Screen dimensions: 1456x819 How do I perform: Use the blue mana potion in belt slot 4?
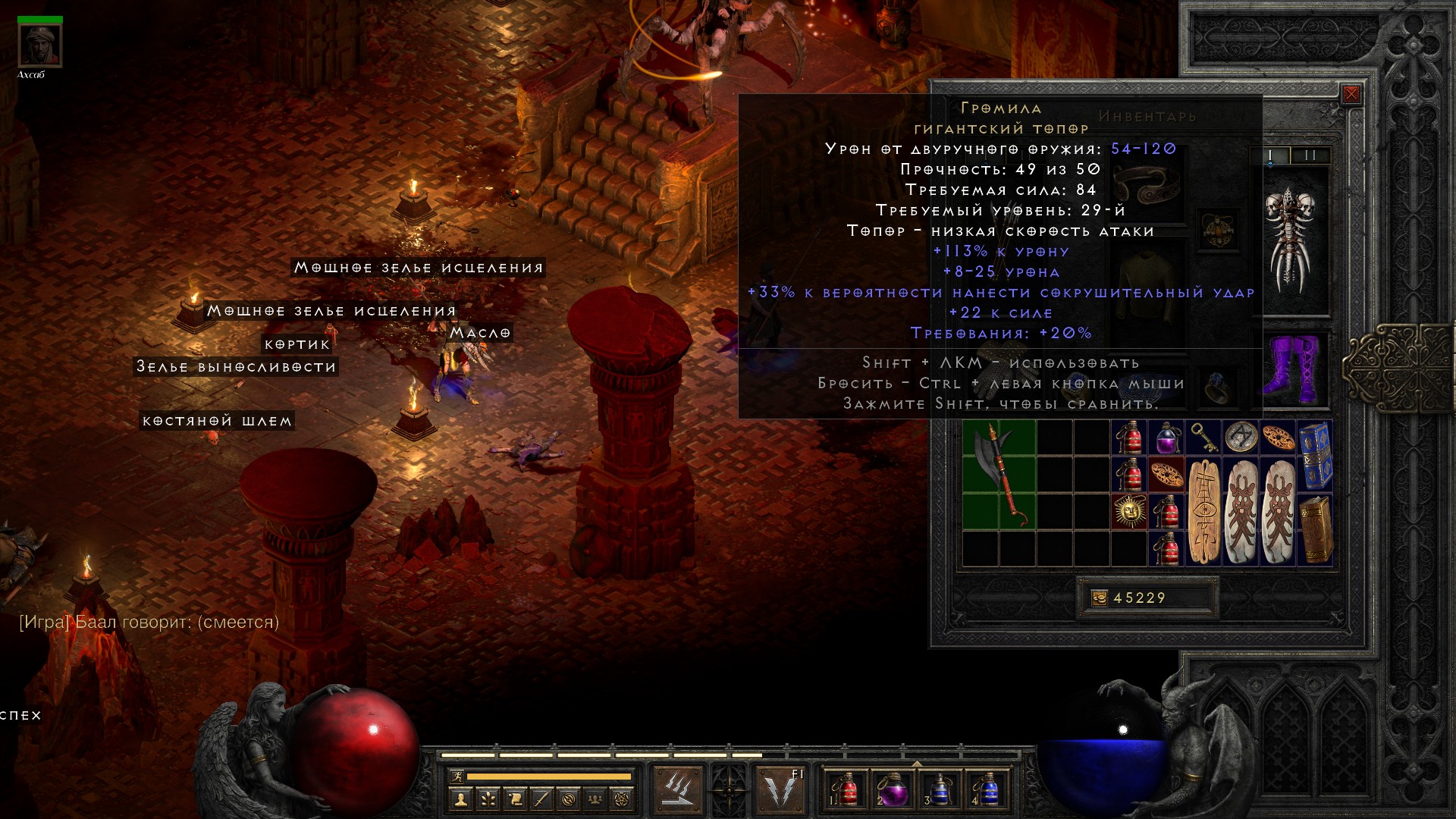tap(987, 789)
